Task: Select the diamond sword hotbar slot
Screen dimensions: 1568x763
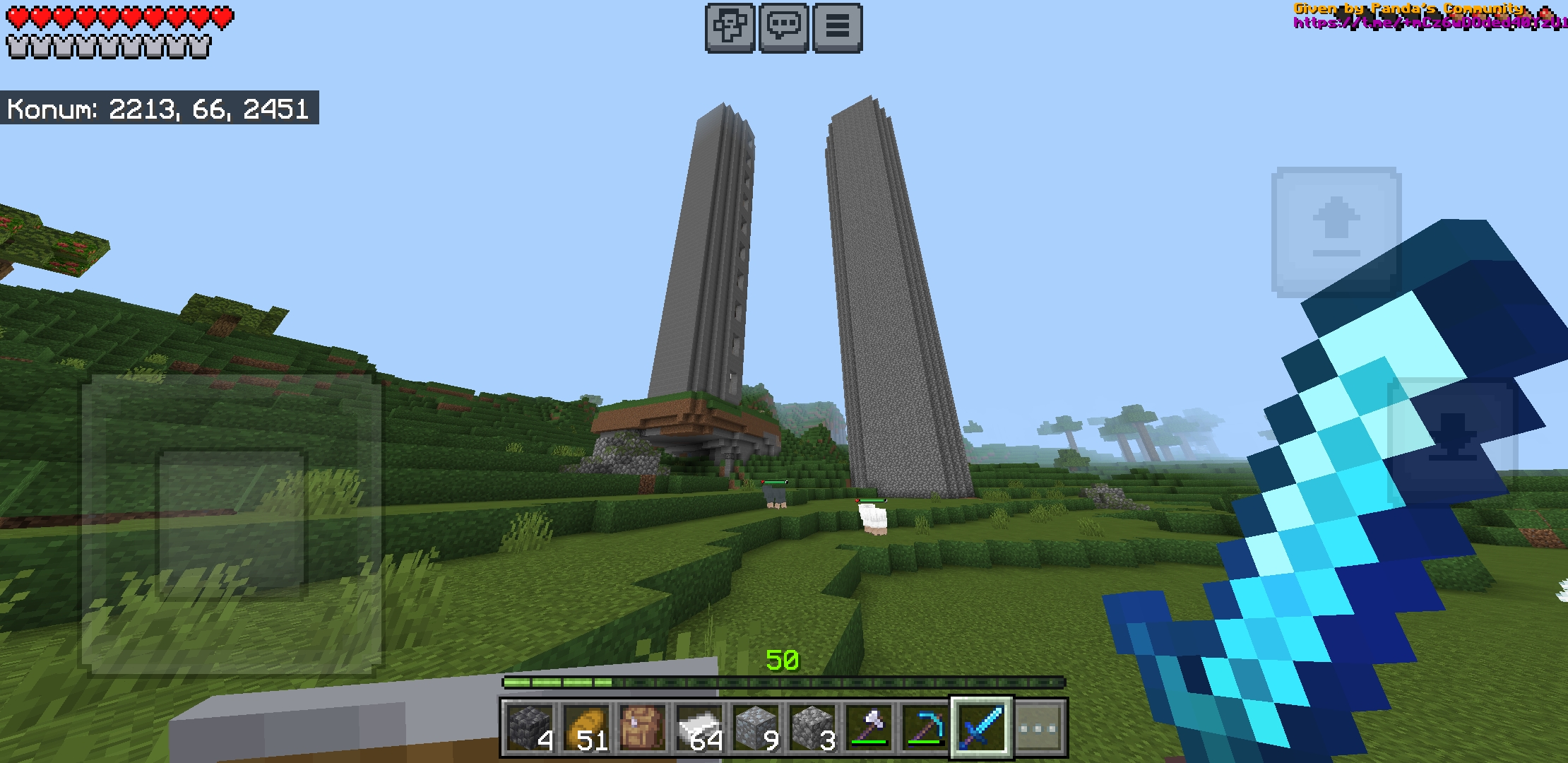Action: coord(982,728)
